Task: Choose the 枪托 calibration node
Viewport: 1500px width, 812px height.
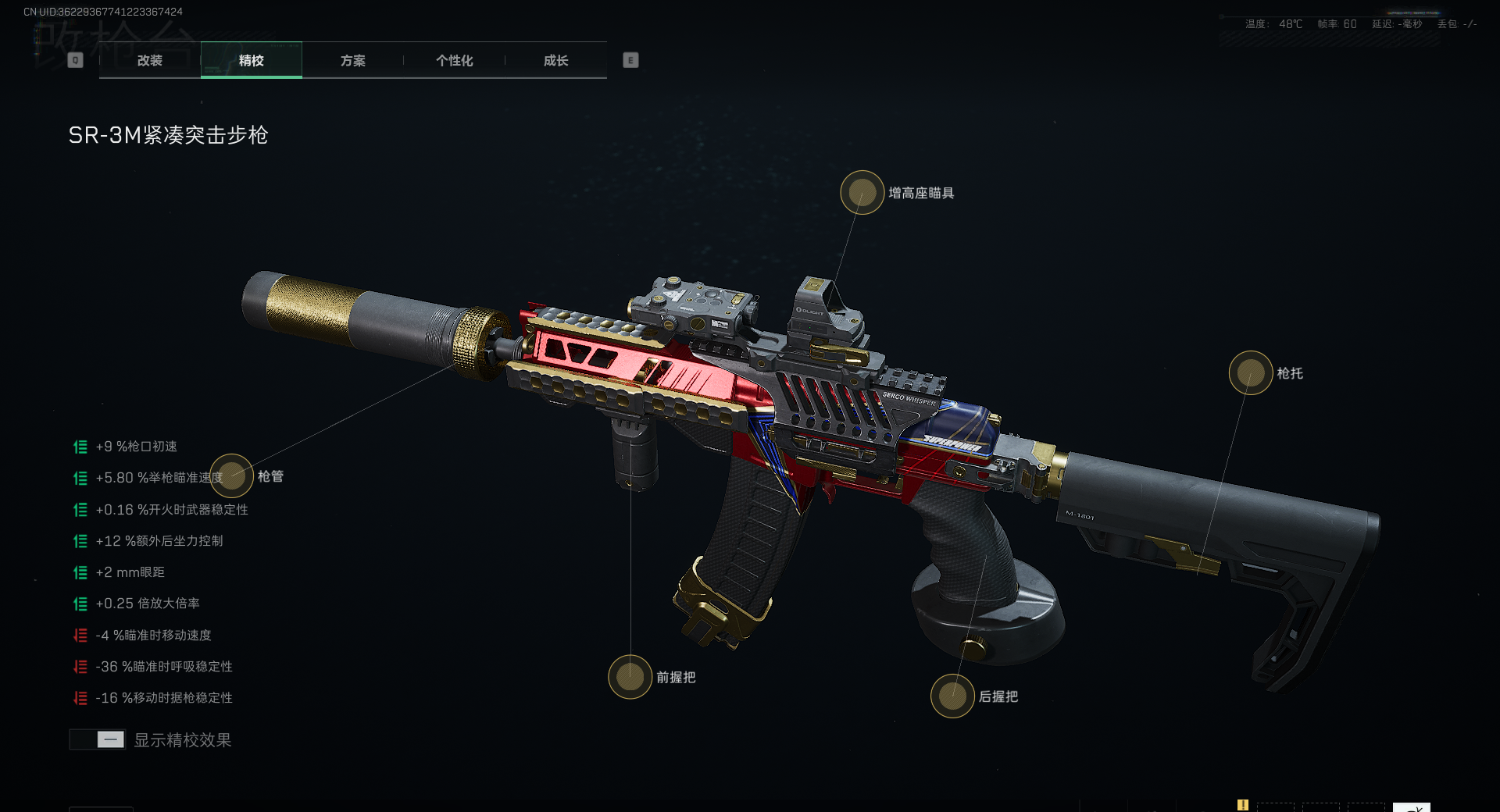Action: click(x=1250, y=372)
